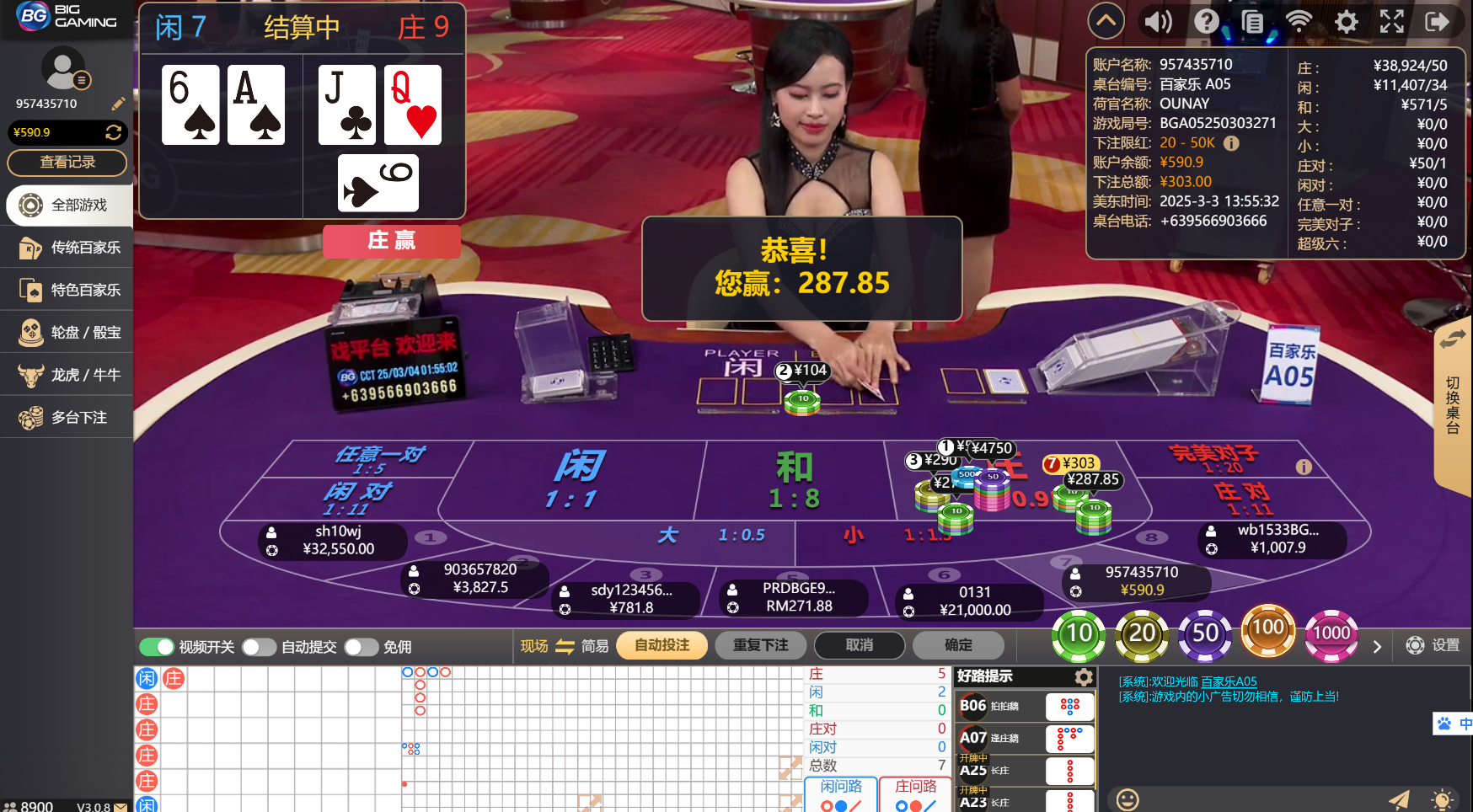Open 查看记录 betting records
The height and width of the screenshot is (812, 1473).
pos(67,163)
